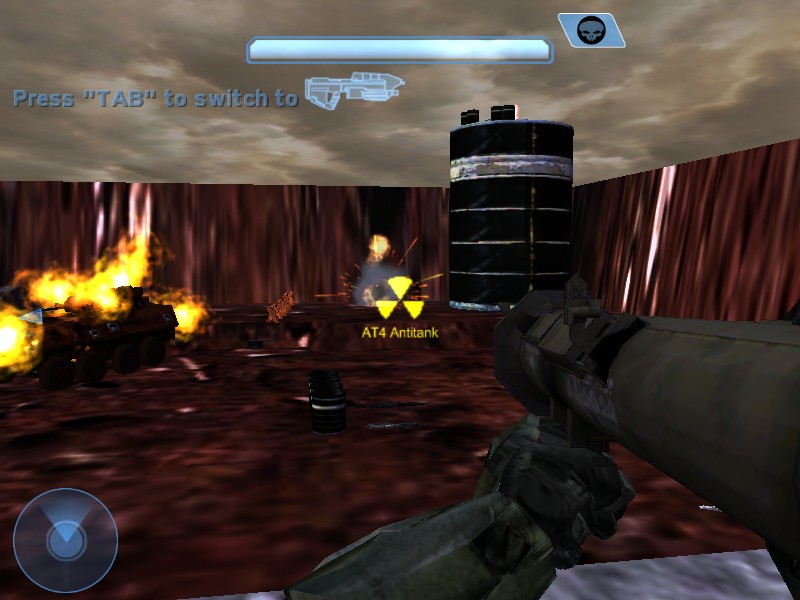Click the motion tracker radar
The width and height of the screenshot is (800, 600).
[x=66, y=541]
